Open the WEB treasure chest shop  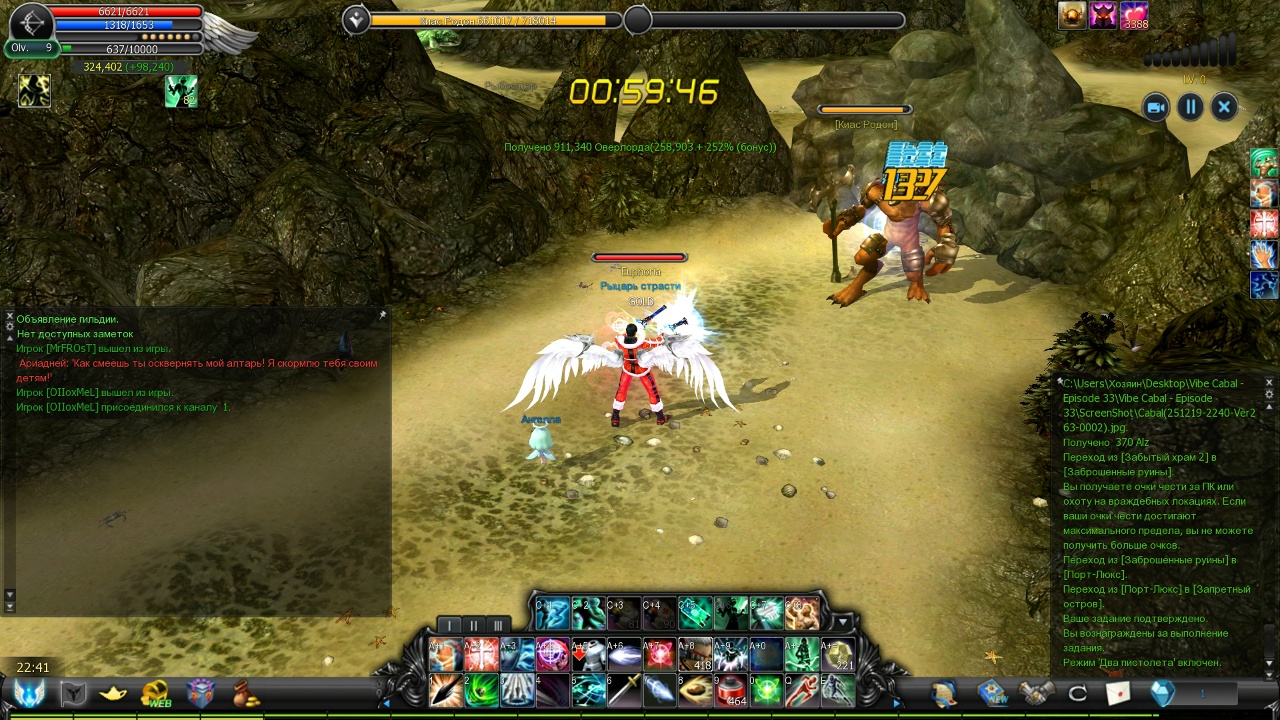156,693
